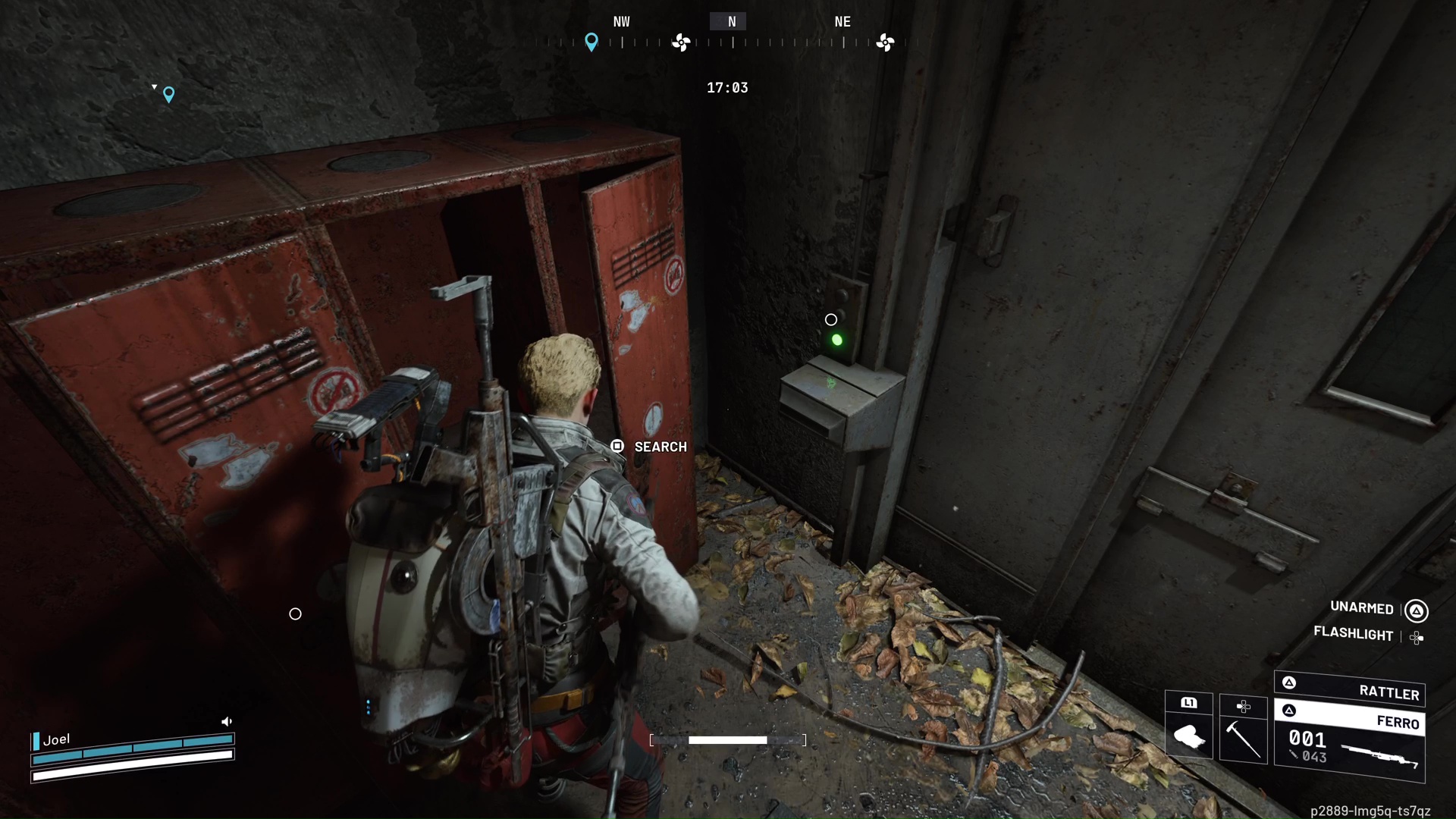Viewport: 1456px width, 819px height.
Task: Click the SEARCH action label
Action: (x=661, y=447)
